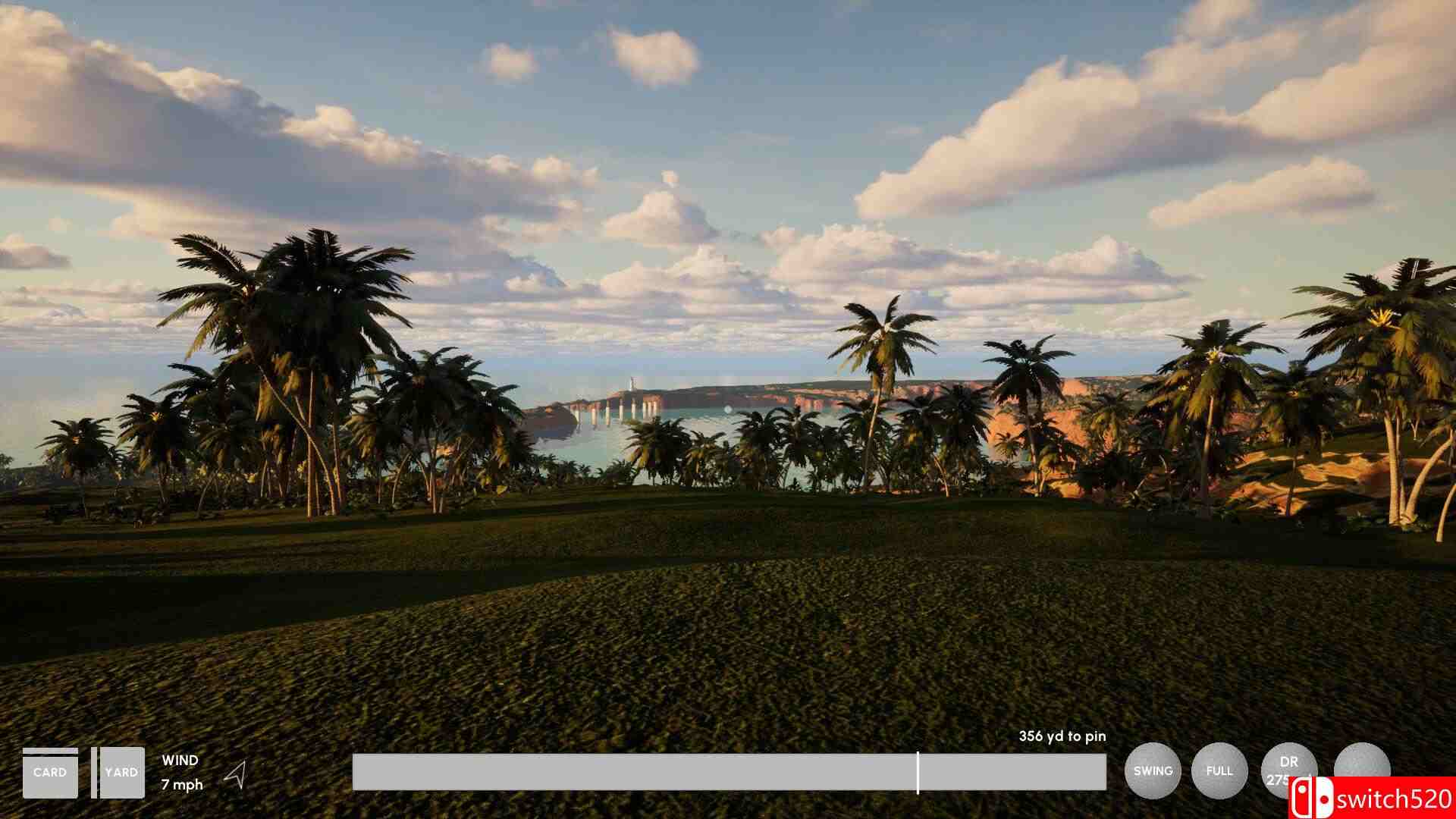Expand the scorecard via the CARD panel
The width and height of the screenshot is (1456, 819).
pyautogui.click(x=50, y=772)
